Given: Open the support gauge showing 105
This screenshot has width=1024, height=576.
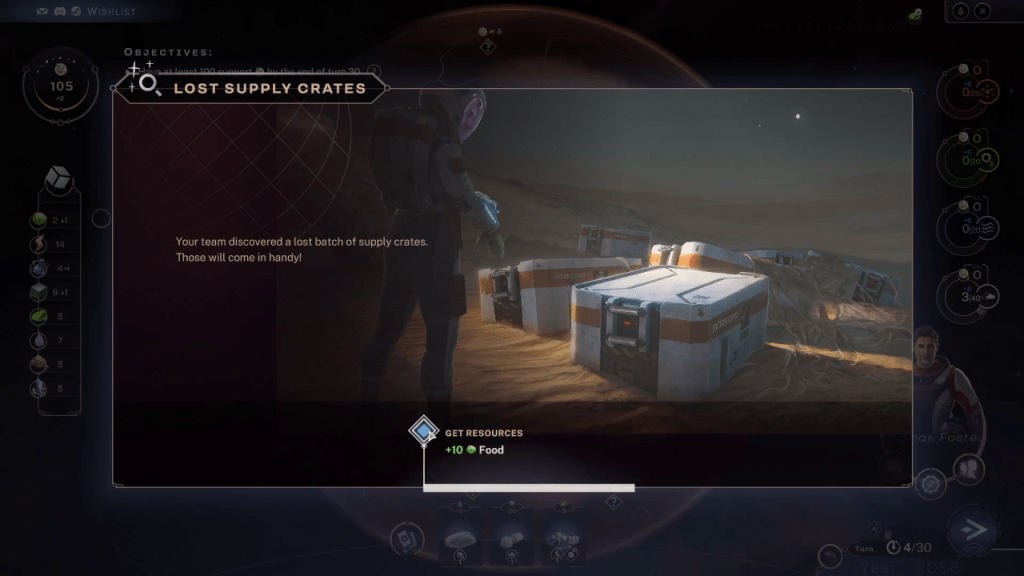Looking at the screenshot, I should click(x=61, y=86).
